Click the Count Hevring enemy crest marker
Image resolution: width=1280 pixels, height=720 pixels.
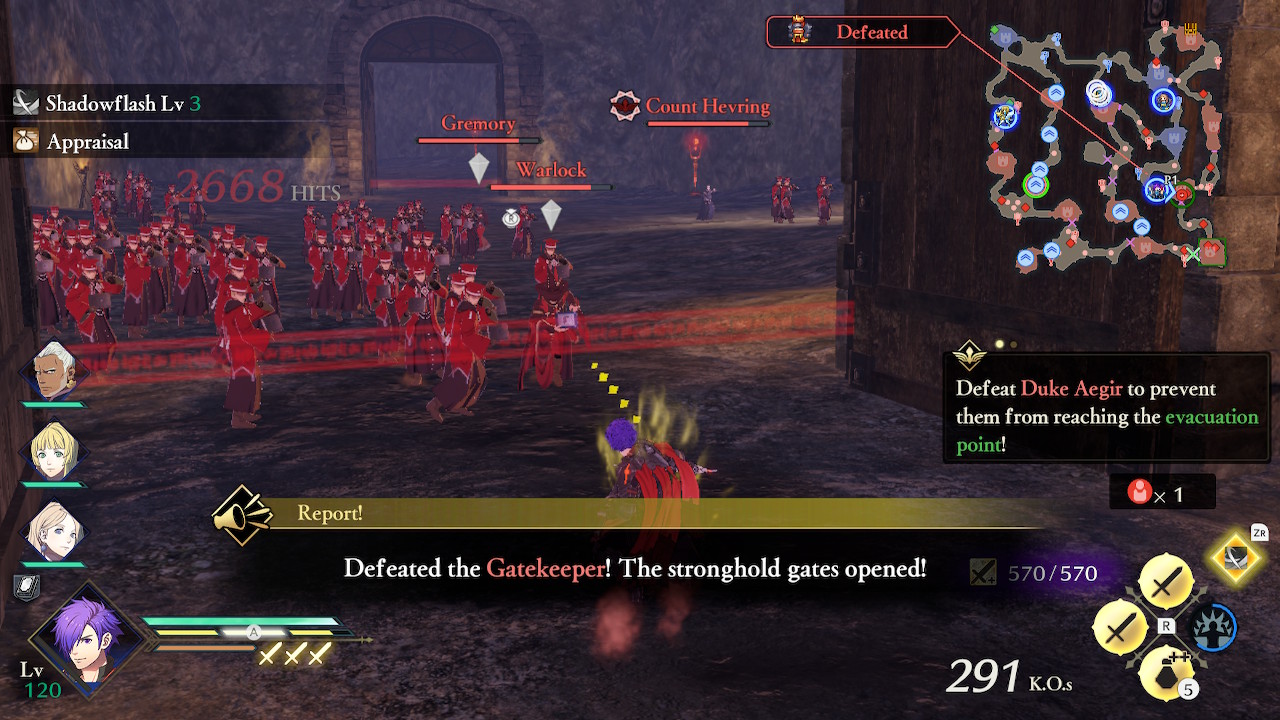tap(625, 106)
